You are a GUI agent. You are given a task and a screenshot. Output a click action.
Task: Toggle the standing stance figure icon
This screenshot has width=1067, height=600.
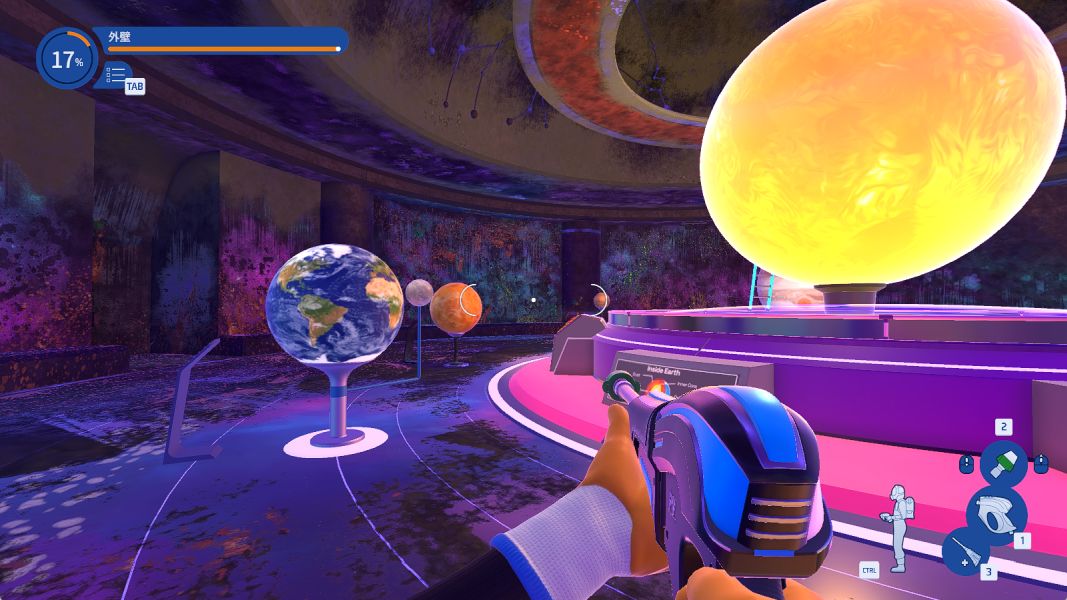pos(897,527)
